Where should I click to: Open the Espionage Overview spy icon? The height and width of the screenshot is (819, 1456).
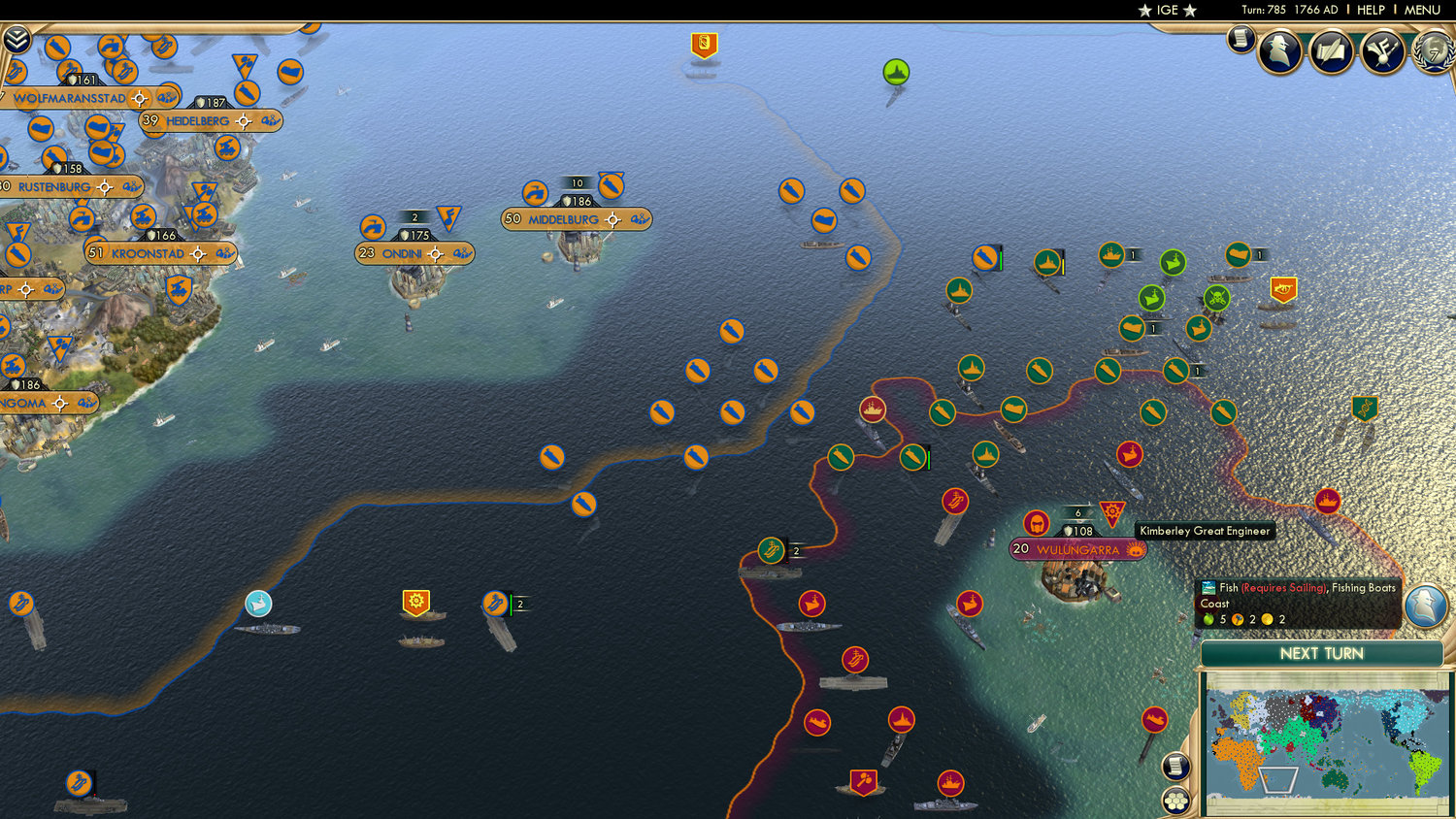pos(1281,50)
